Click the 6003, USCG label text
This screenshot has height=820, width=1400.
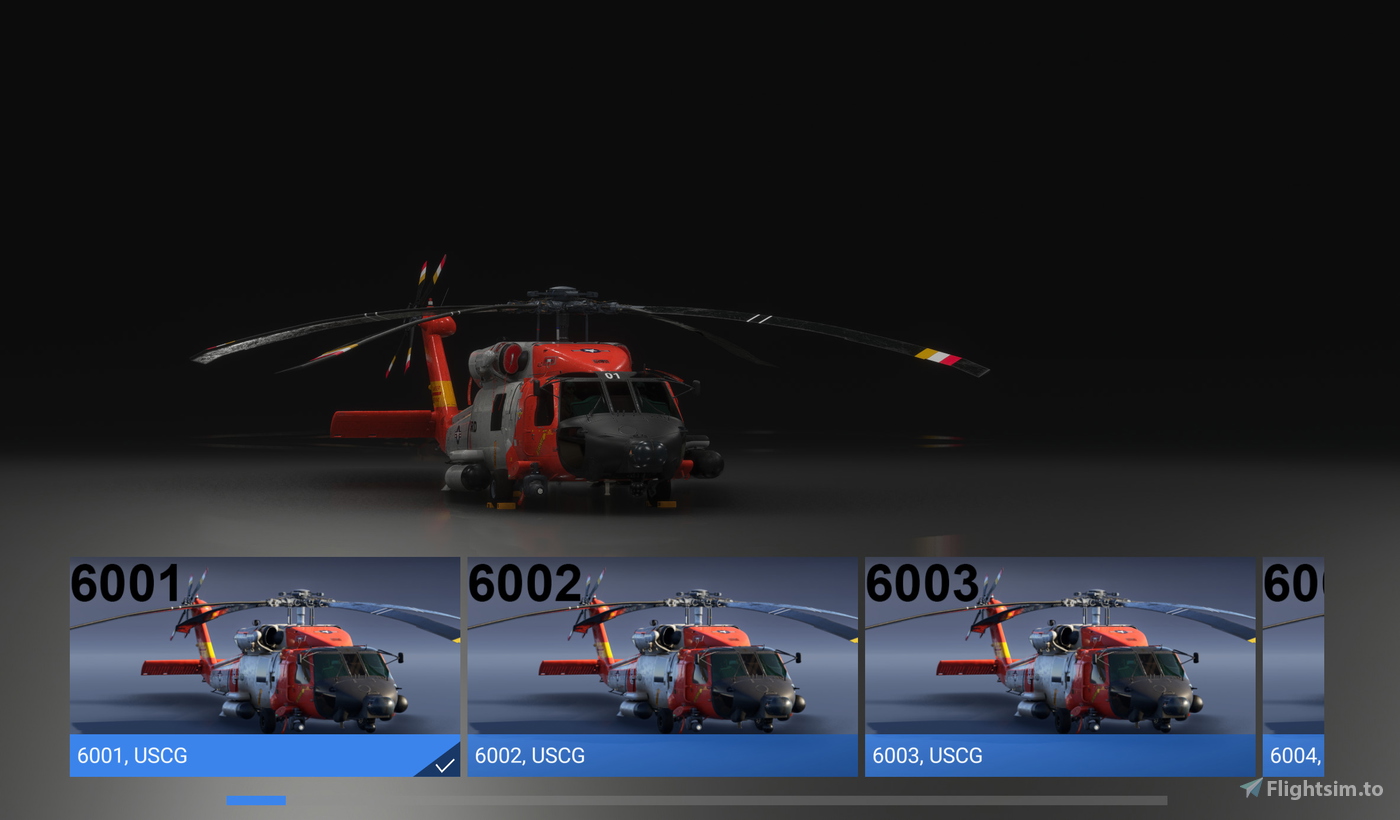coord(928,756)
